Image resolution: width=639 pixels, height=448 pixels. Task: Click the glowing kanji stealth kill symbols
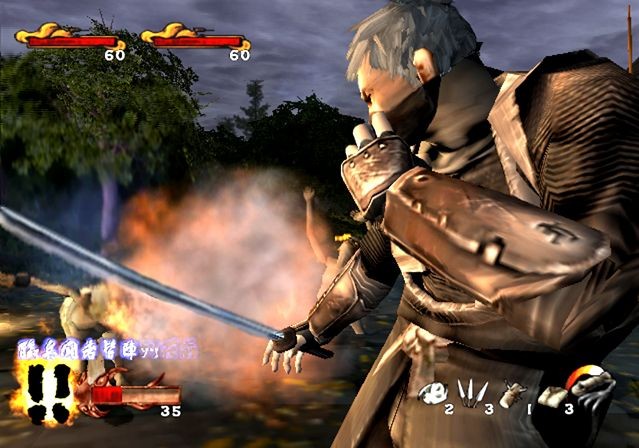pyautogui.click(x=106, y=350)
